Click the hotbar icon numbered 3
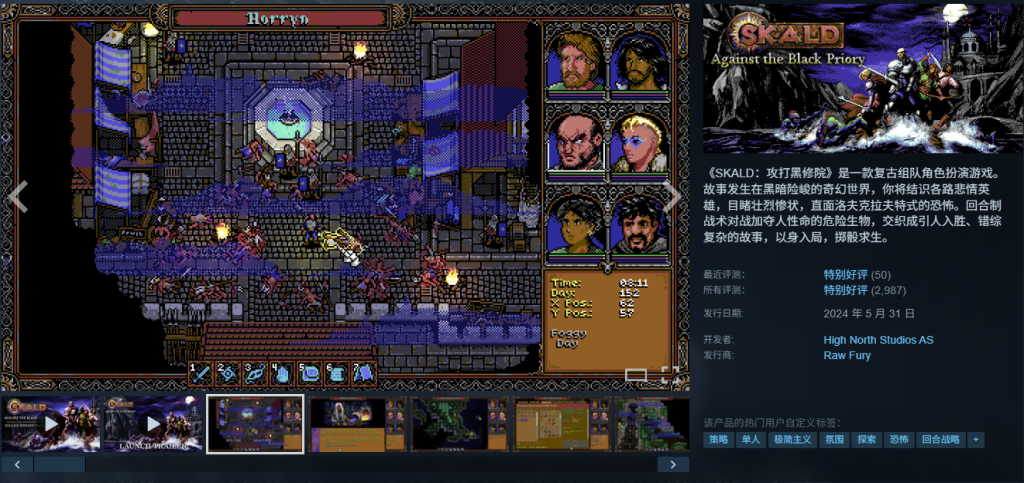1024x483 pixels. (x=257, y=373)
